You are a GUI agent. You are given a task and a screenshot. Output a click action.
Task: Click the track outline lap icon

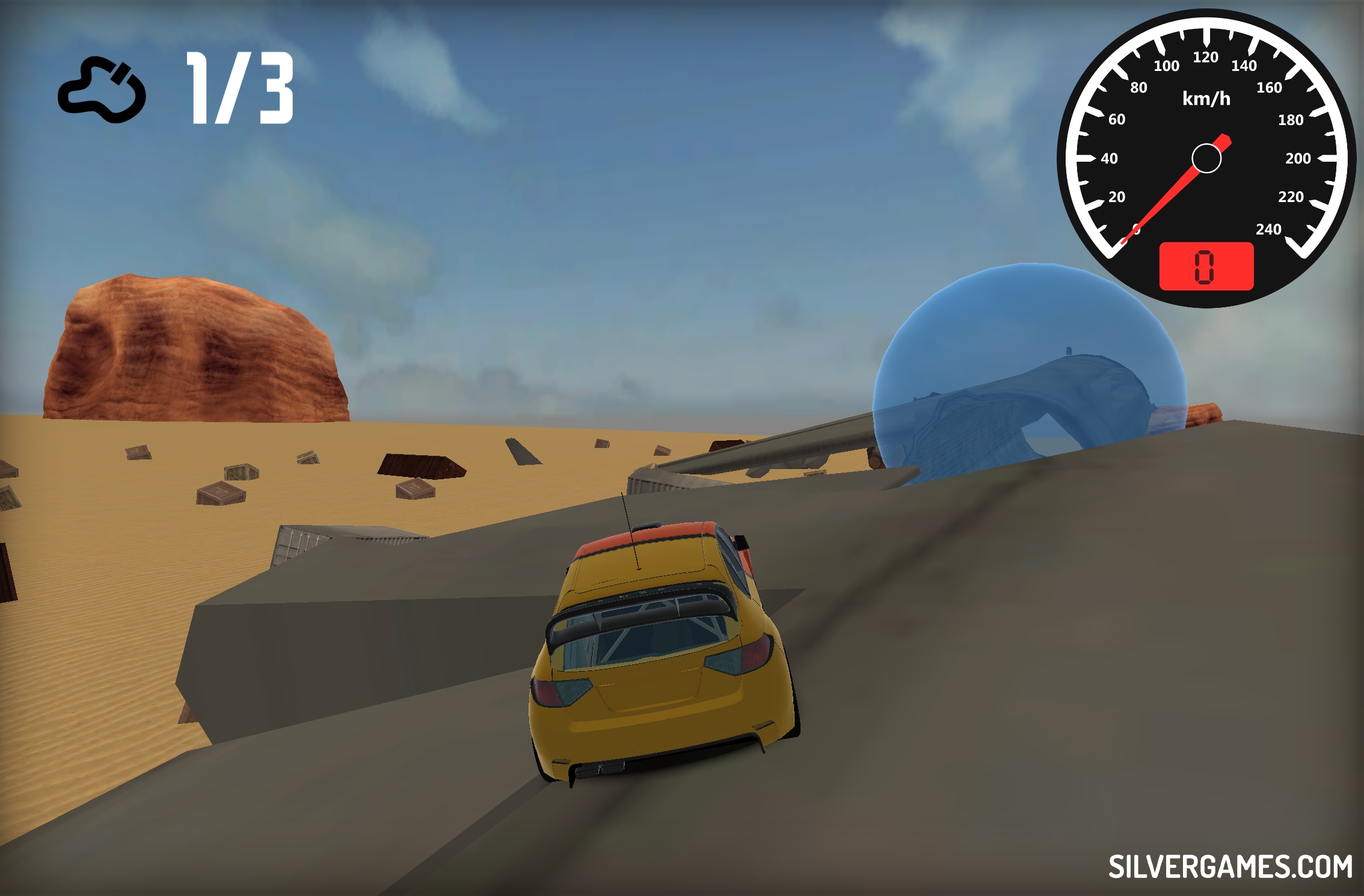point(102,90)
